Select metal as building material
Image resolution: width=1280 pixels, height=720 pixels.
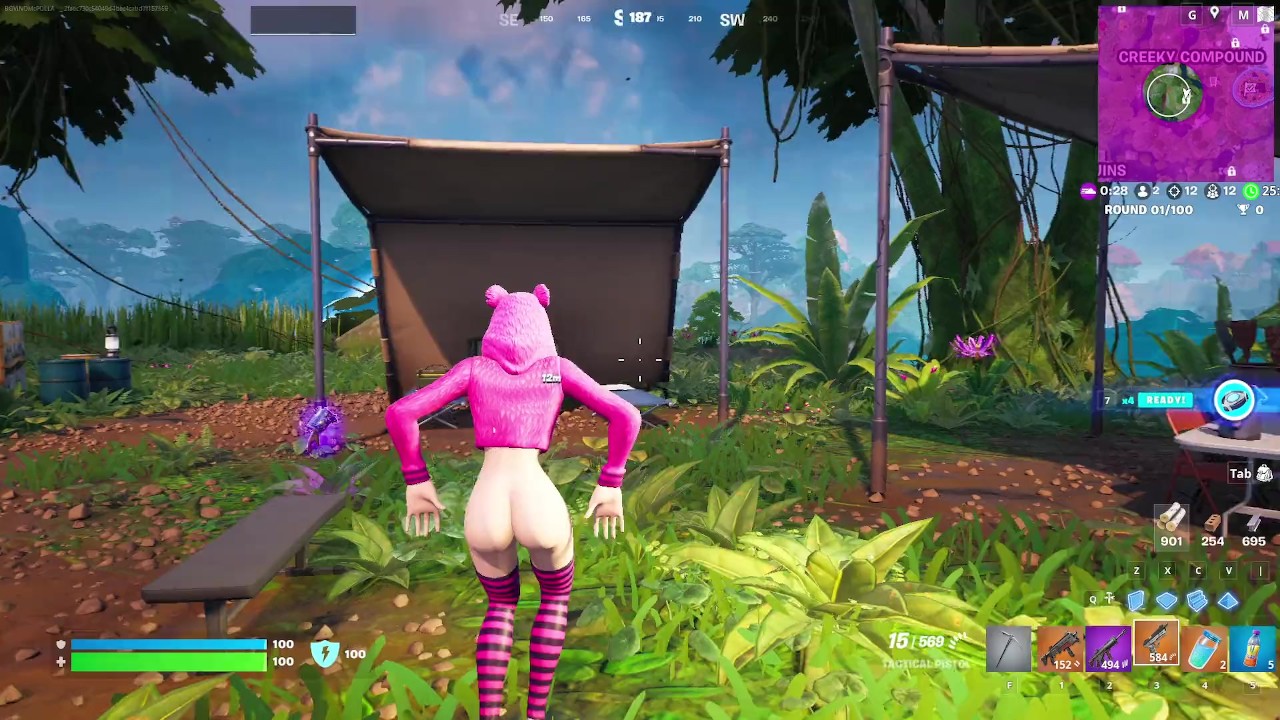click(x=1253, y=522)
